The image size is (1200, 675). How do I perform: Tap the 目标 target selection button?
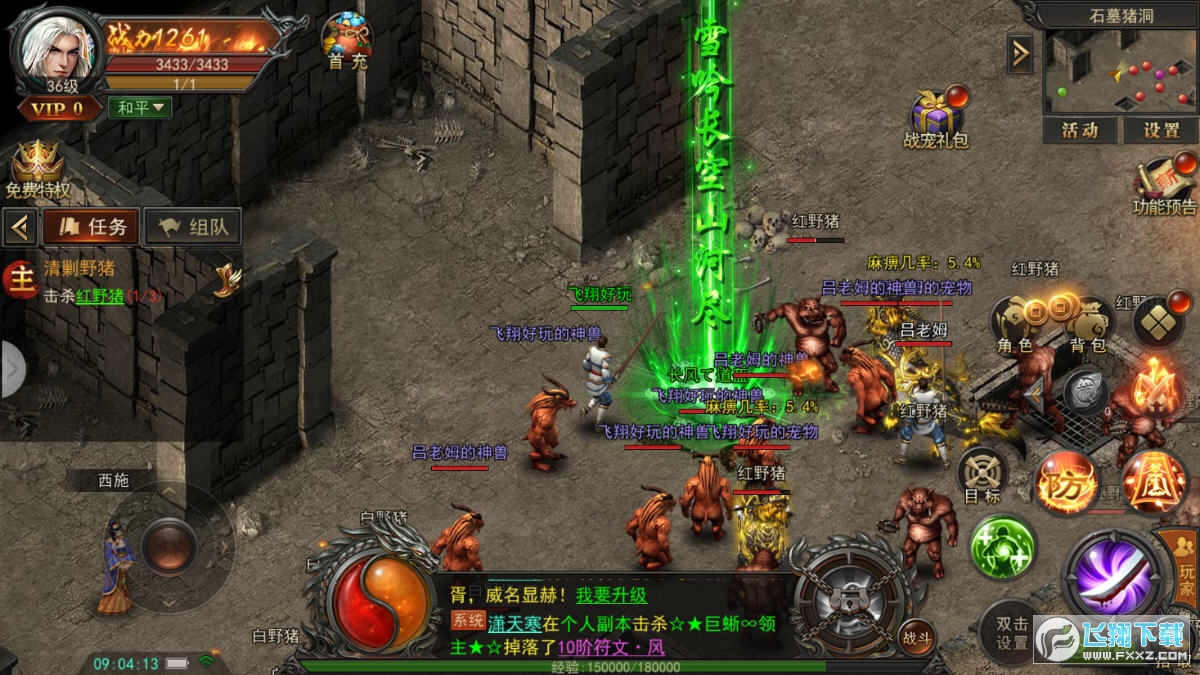981,473
